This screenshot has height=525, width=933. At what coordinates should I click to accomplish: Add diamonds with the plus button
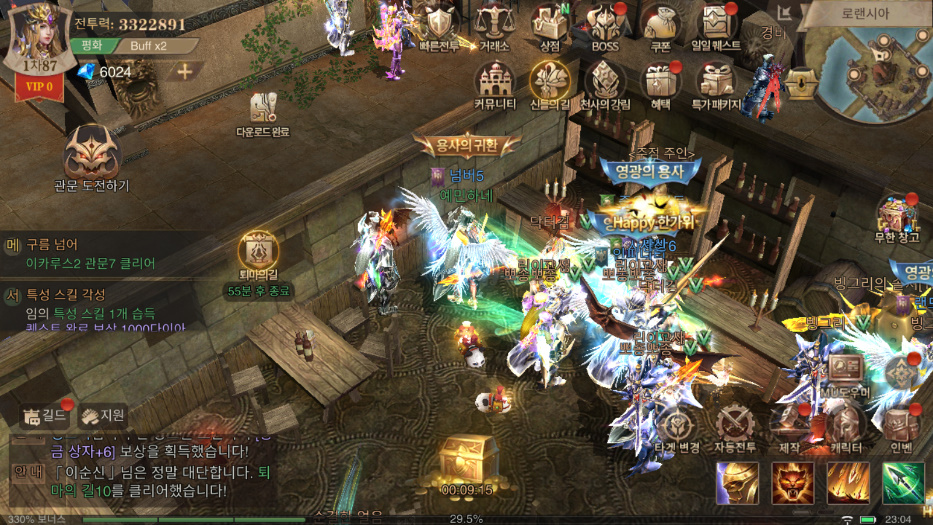point(185,71)
